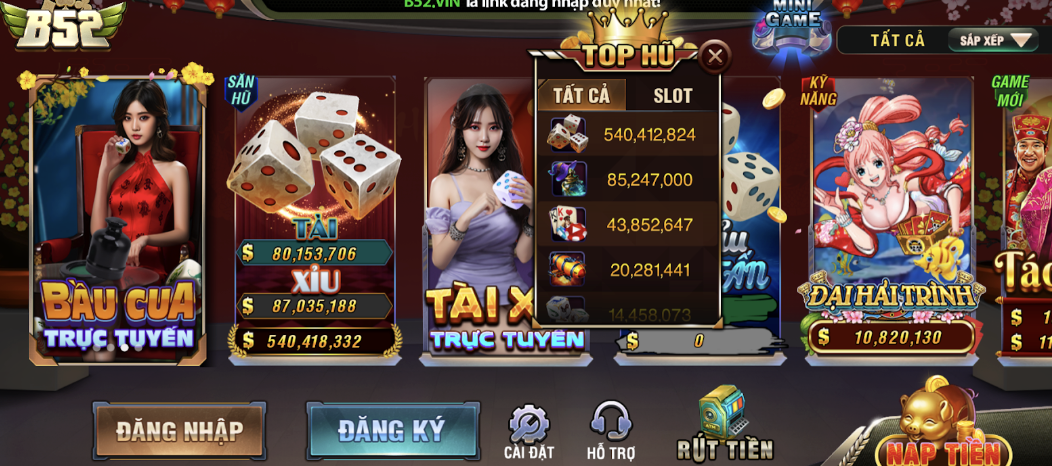Open the Đăng Ký registration button
This screenshot has height=466, width=1052.
(x=392, y=431)
